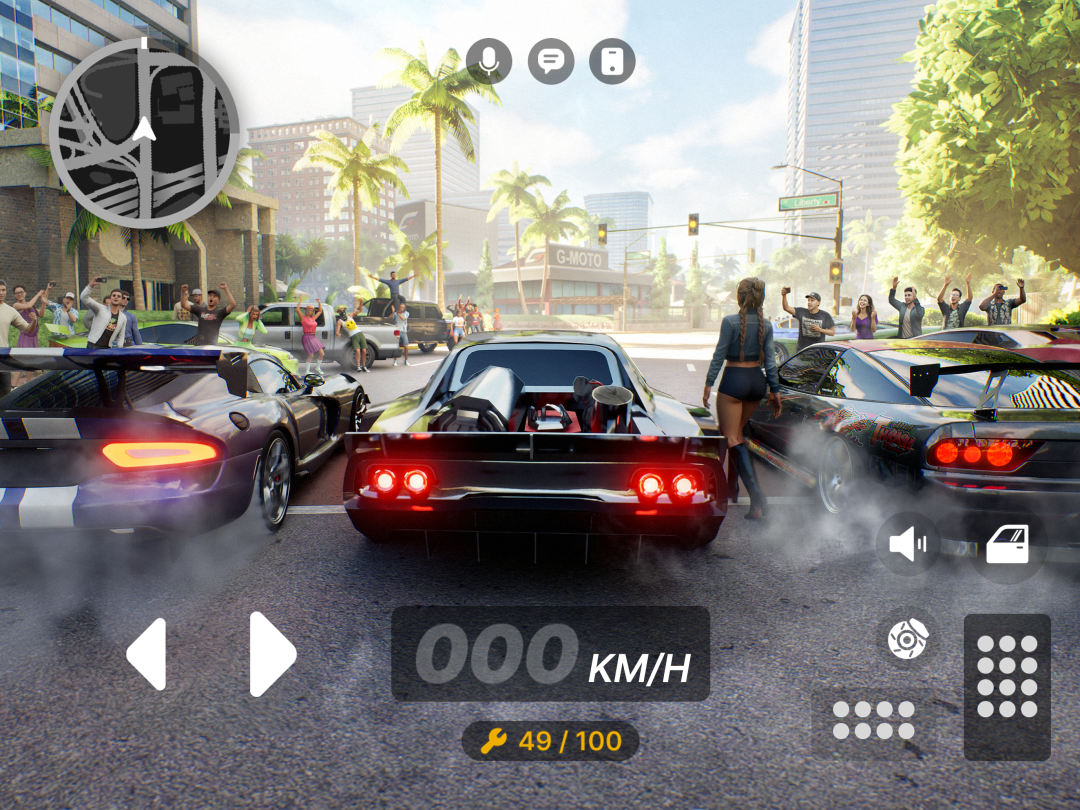Steer left with the left arrow
Image resolution: width=1080 pixels, height=810 pixels.
point(147,654)
